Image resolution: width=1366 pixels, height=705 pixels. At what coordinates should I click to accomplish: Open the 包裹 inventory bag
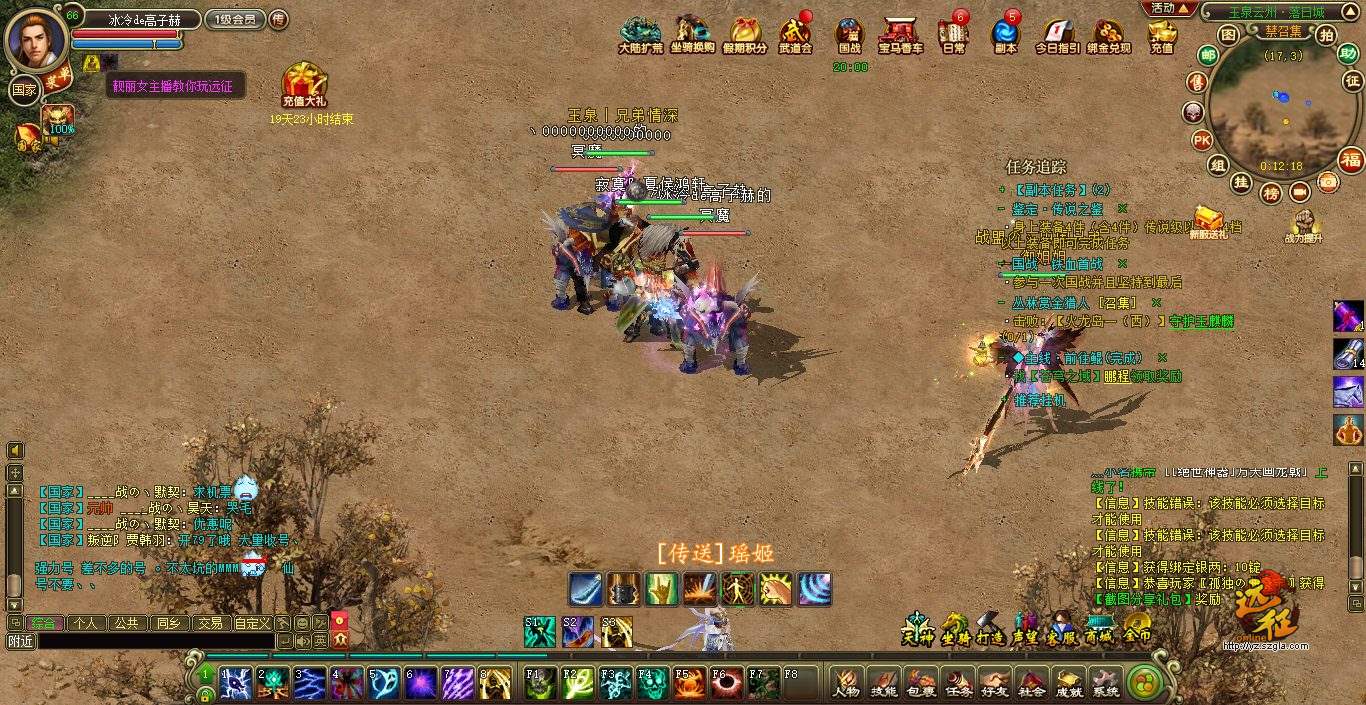coord(920,682)
